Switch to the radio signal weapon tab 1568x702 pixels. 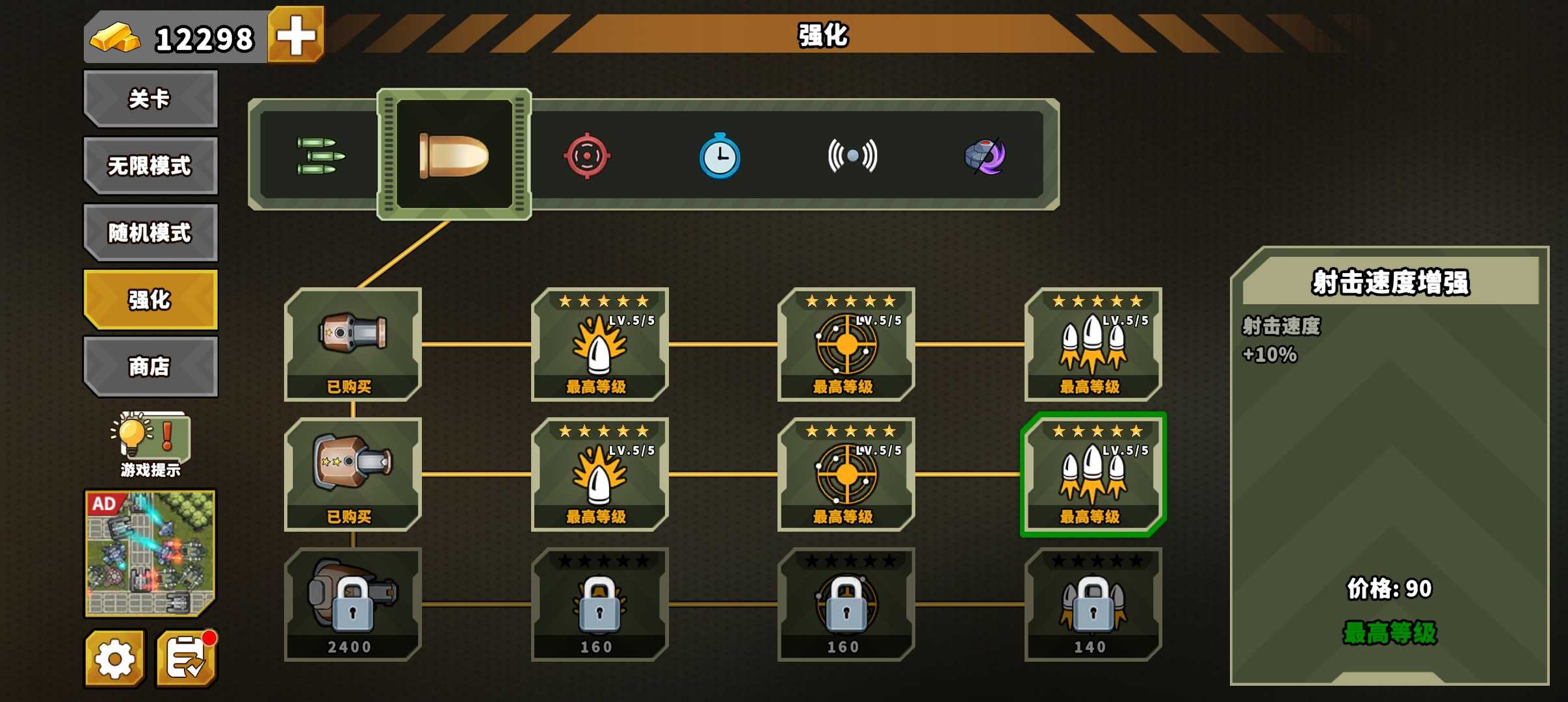852,156
